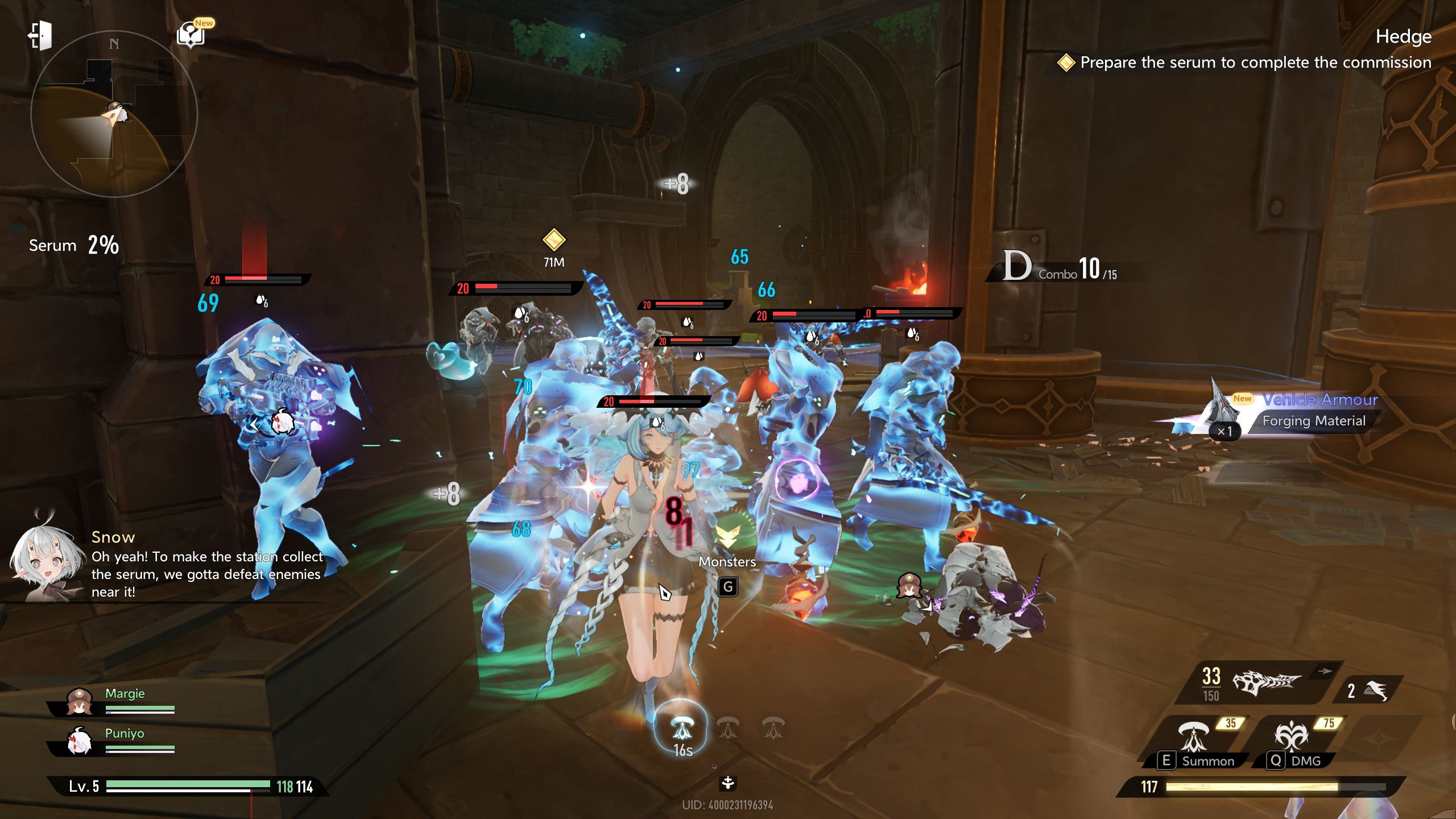
Task: Activate the Summon skill icon
Action: point(1193,737)
